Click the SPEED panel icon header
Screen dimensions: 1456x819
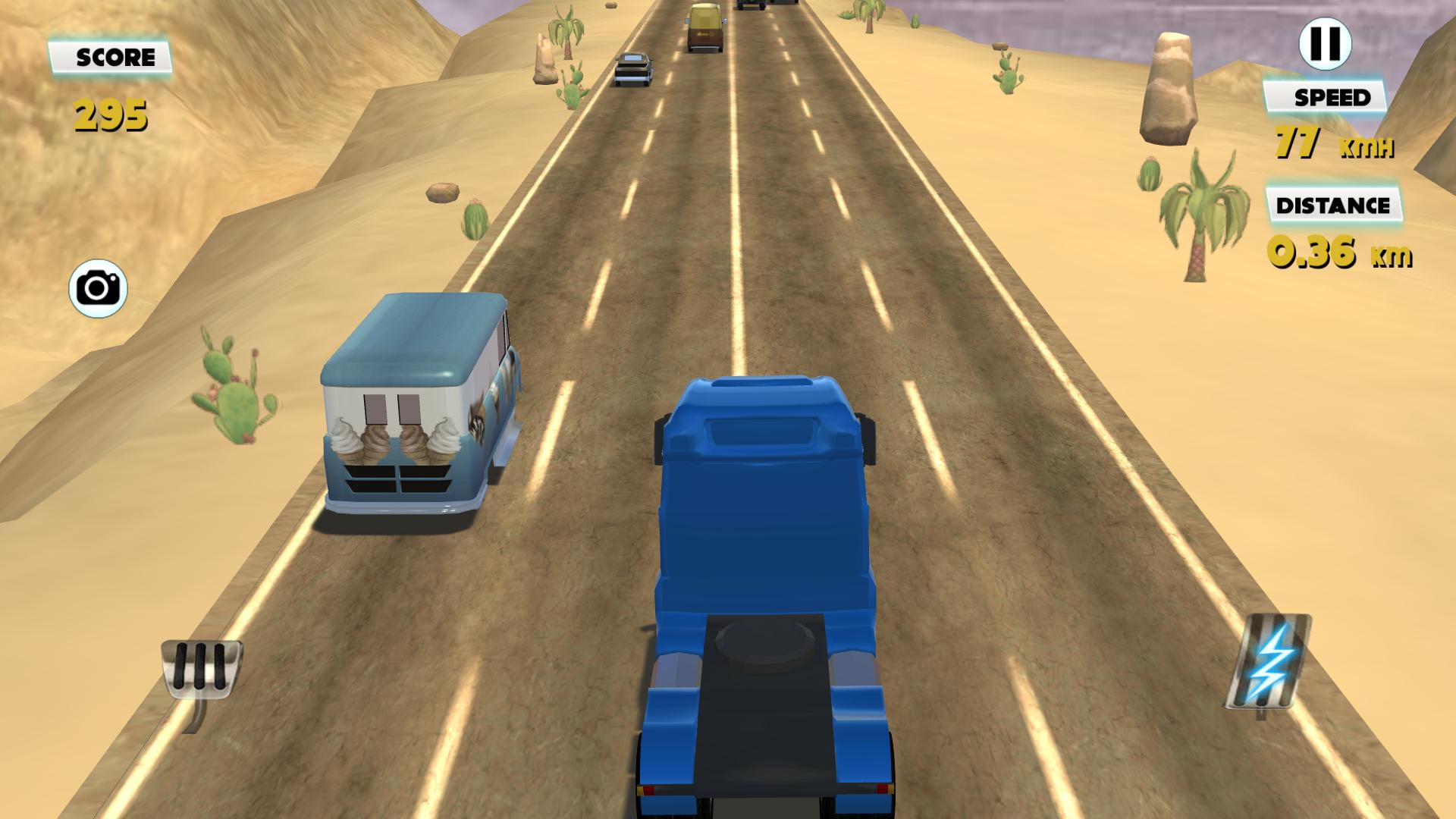[1332, 97]
